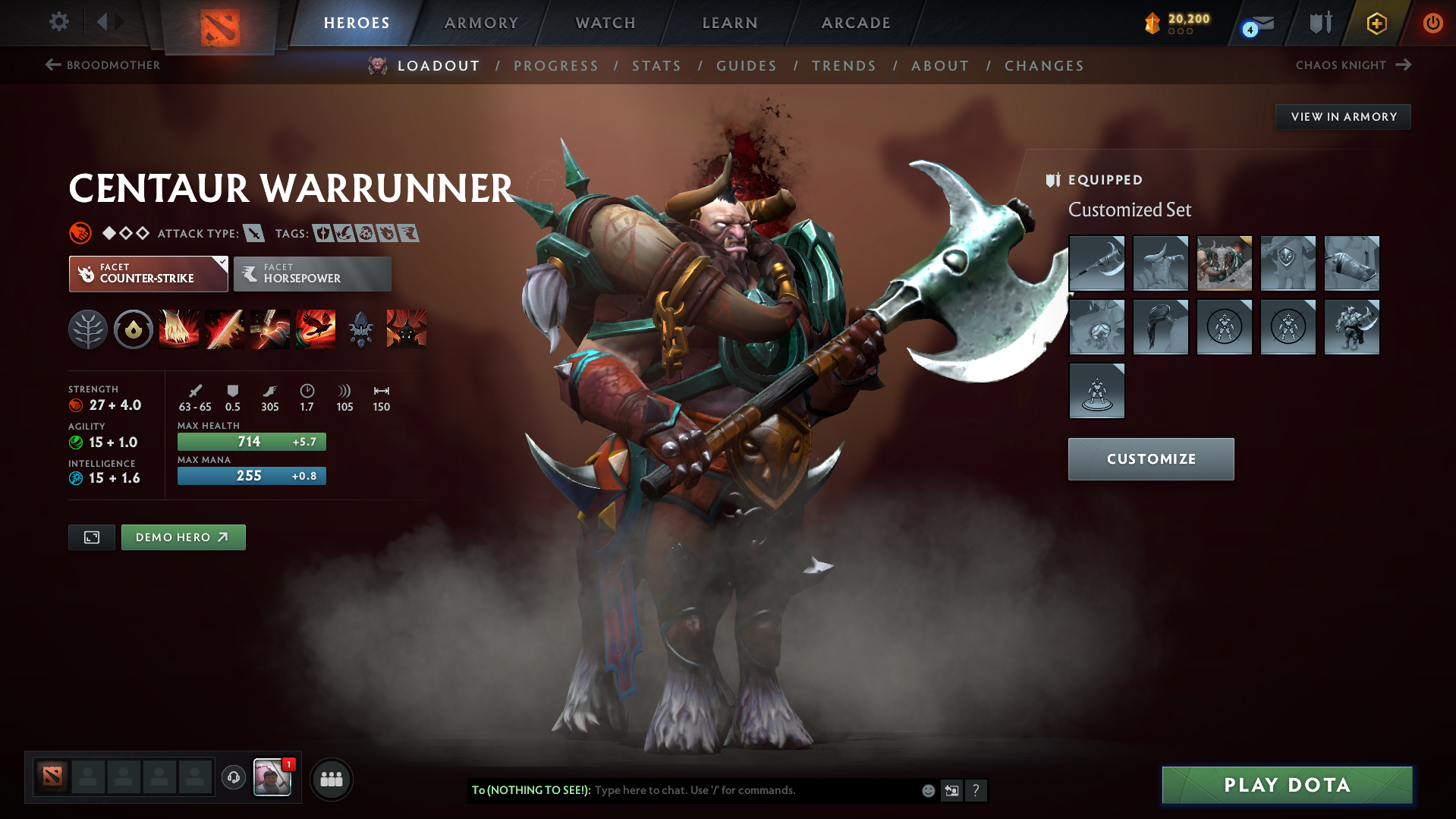Select the Stampede ultimate ability icon
This screenshot has height=819, width=1456.
316,329
